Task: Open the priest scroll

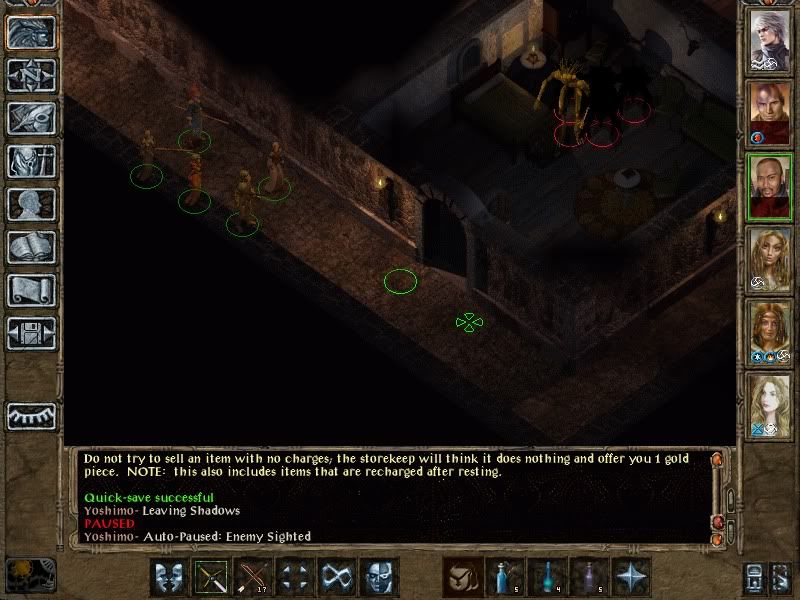Action: pos(31,290)
